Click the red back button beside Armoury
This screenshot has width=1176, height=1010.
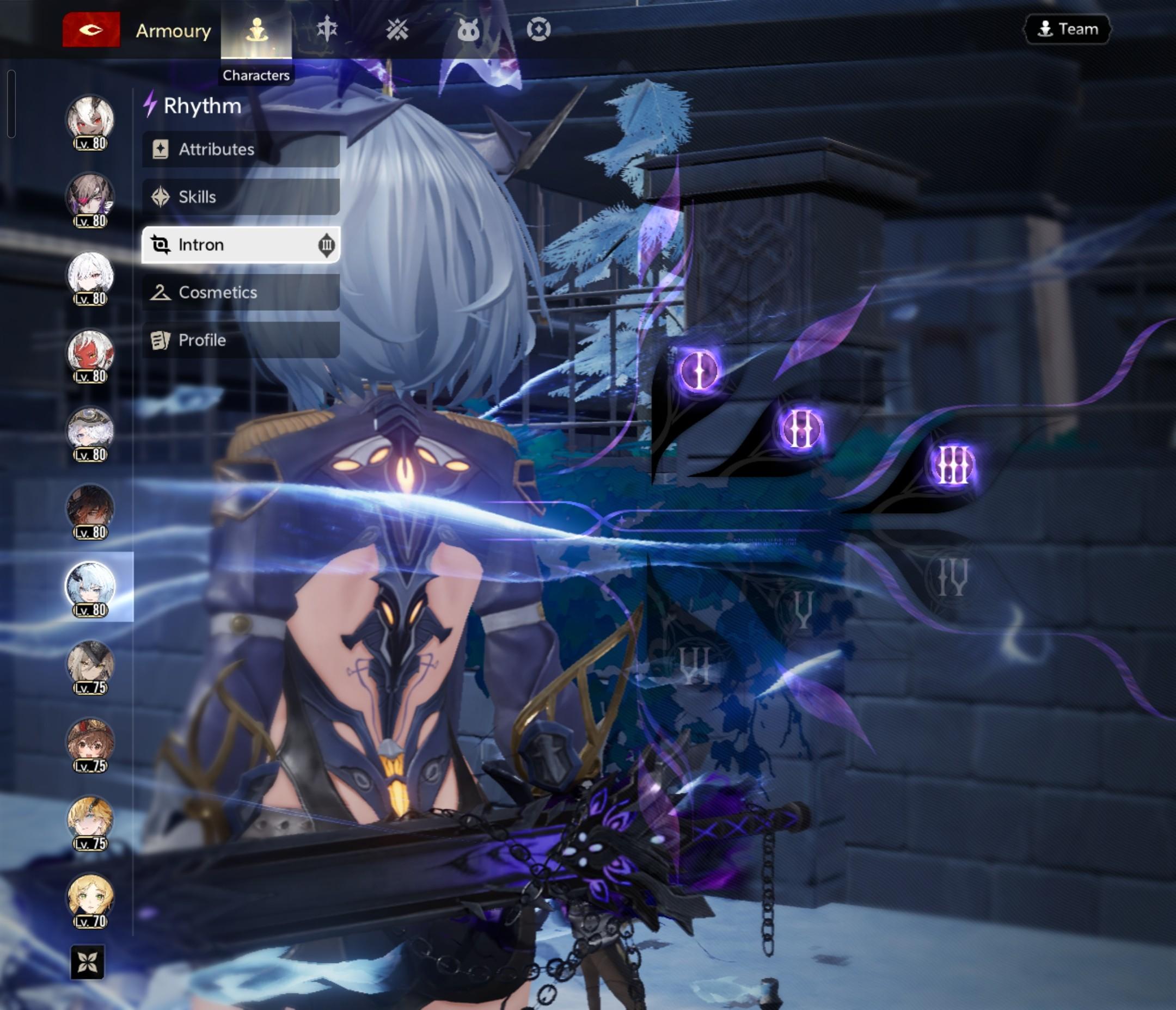coord(91,29)
